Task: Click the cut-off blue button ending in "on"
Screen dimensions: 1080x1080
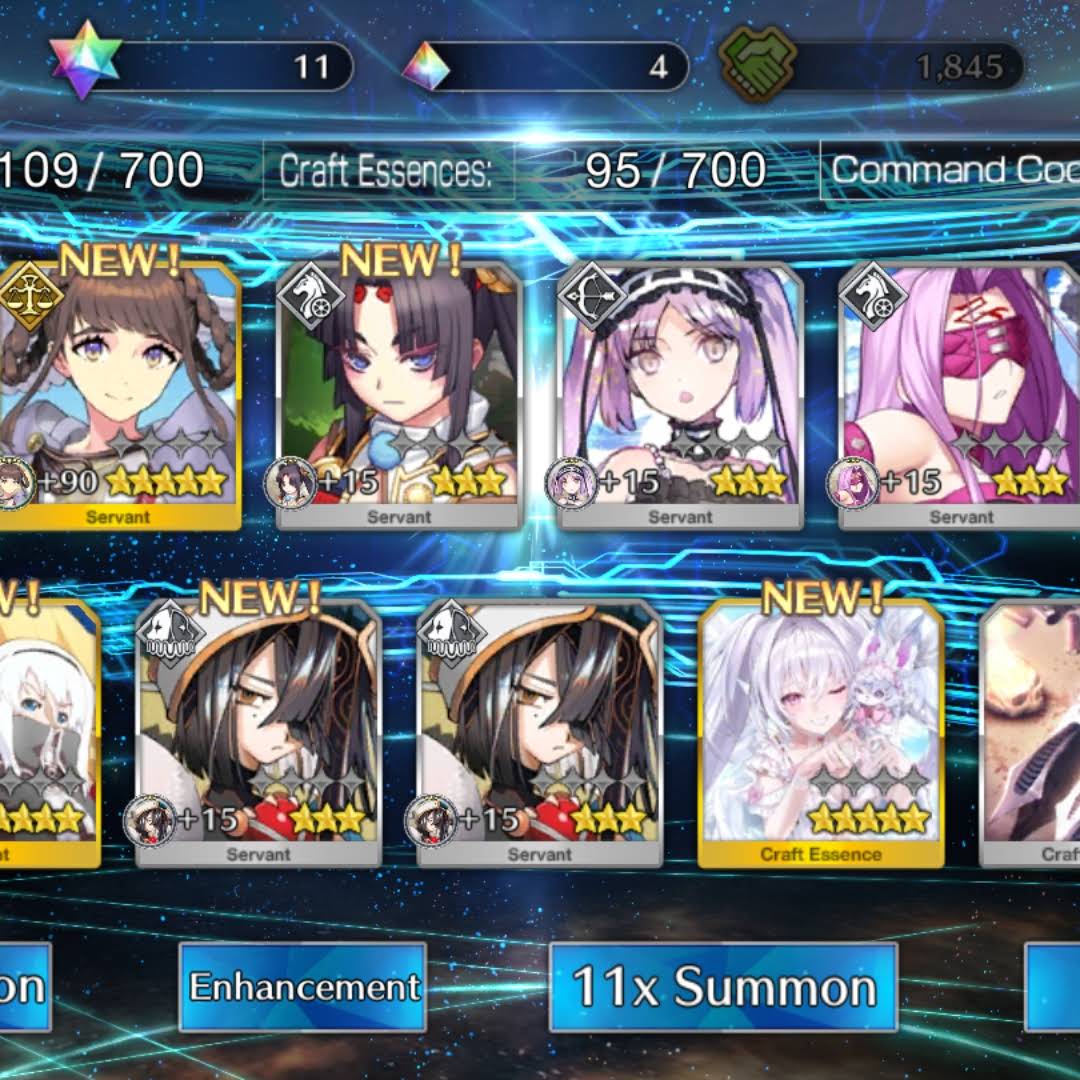Action: [24, 987]
